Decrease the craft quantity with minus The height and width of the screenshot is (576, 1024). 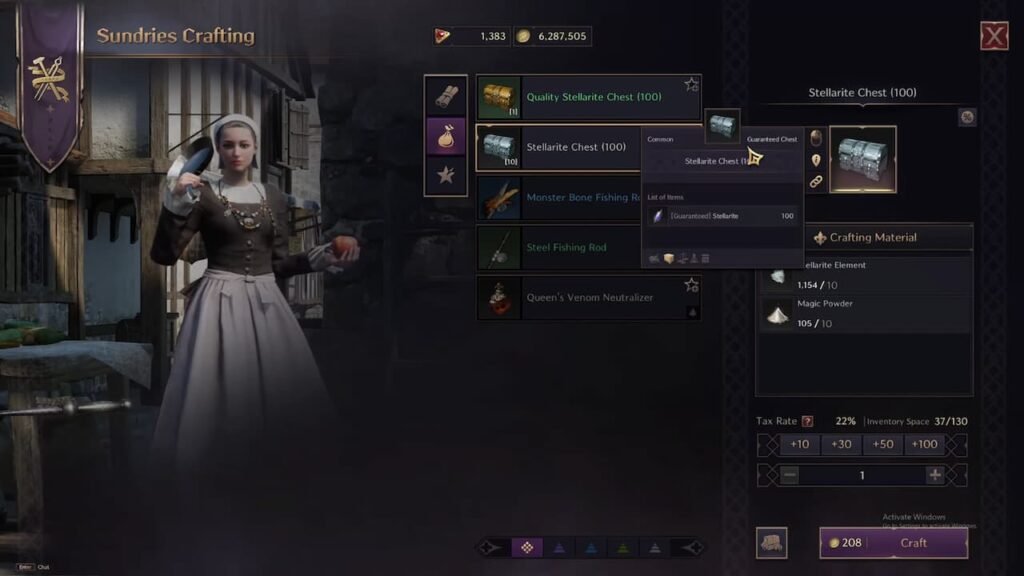click(790, 475)
